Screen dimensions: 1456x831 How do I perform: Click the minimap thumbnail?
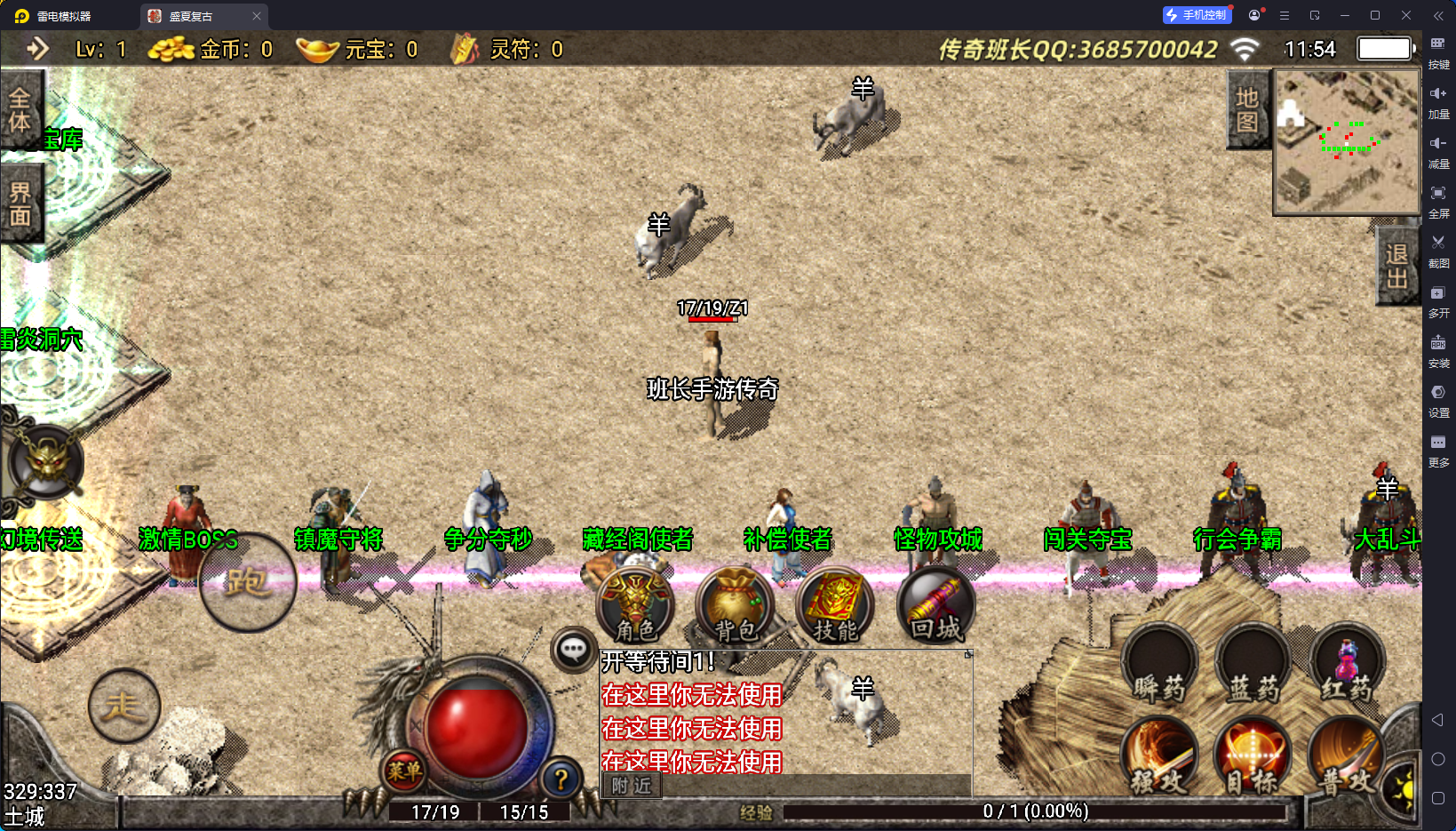coord(1347,141)
